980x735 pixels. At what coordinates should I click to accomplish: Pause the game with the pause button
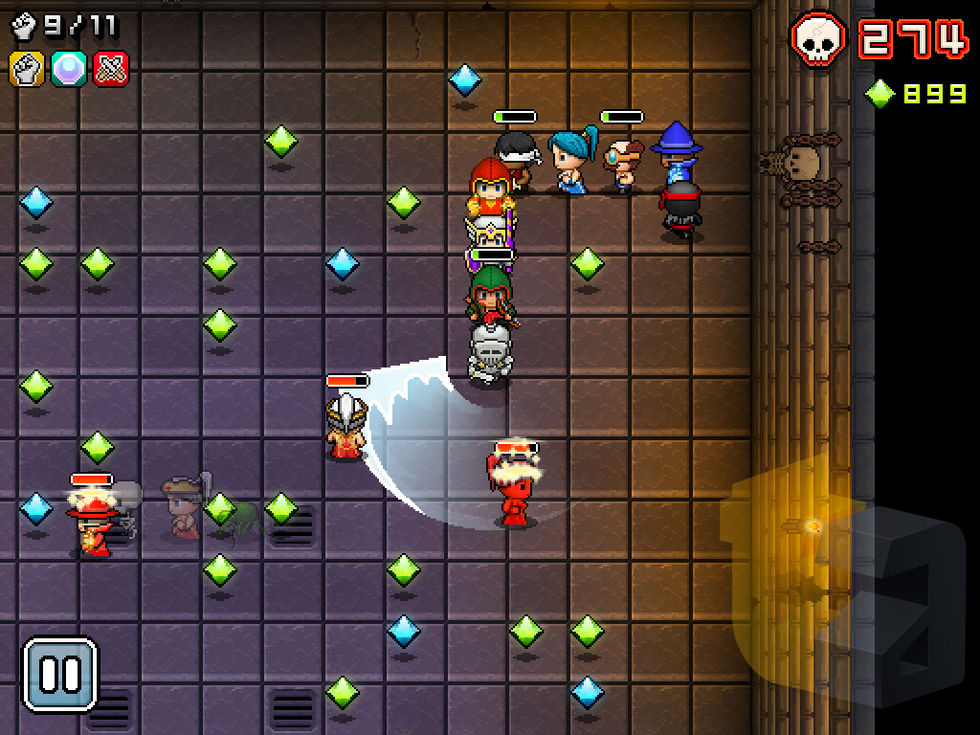[60, 674]
